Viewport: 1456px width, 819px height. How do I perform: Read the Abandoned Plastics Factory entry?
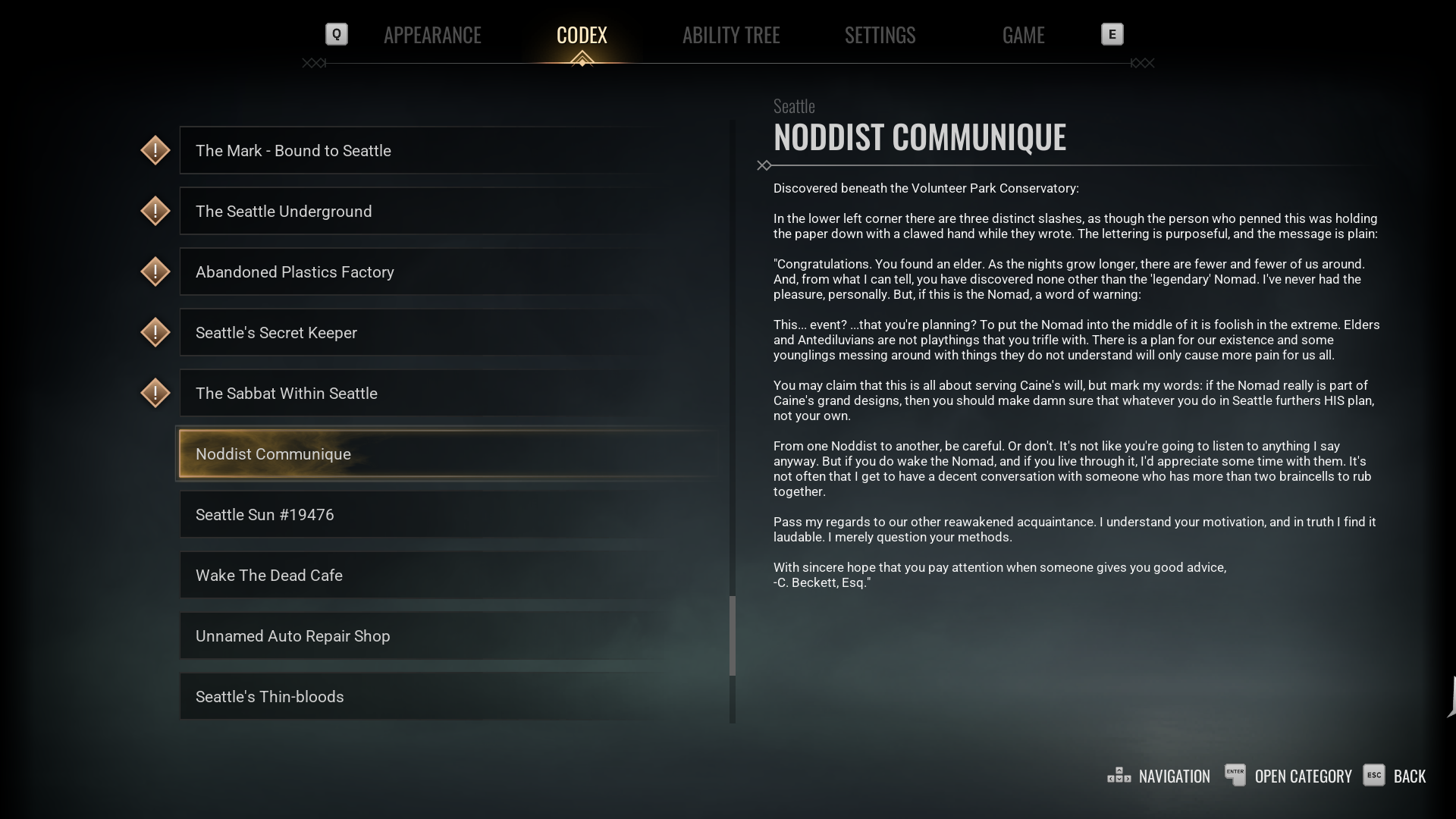point(447,272)
